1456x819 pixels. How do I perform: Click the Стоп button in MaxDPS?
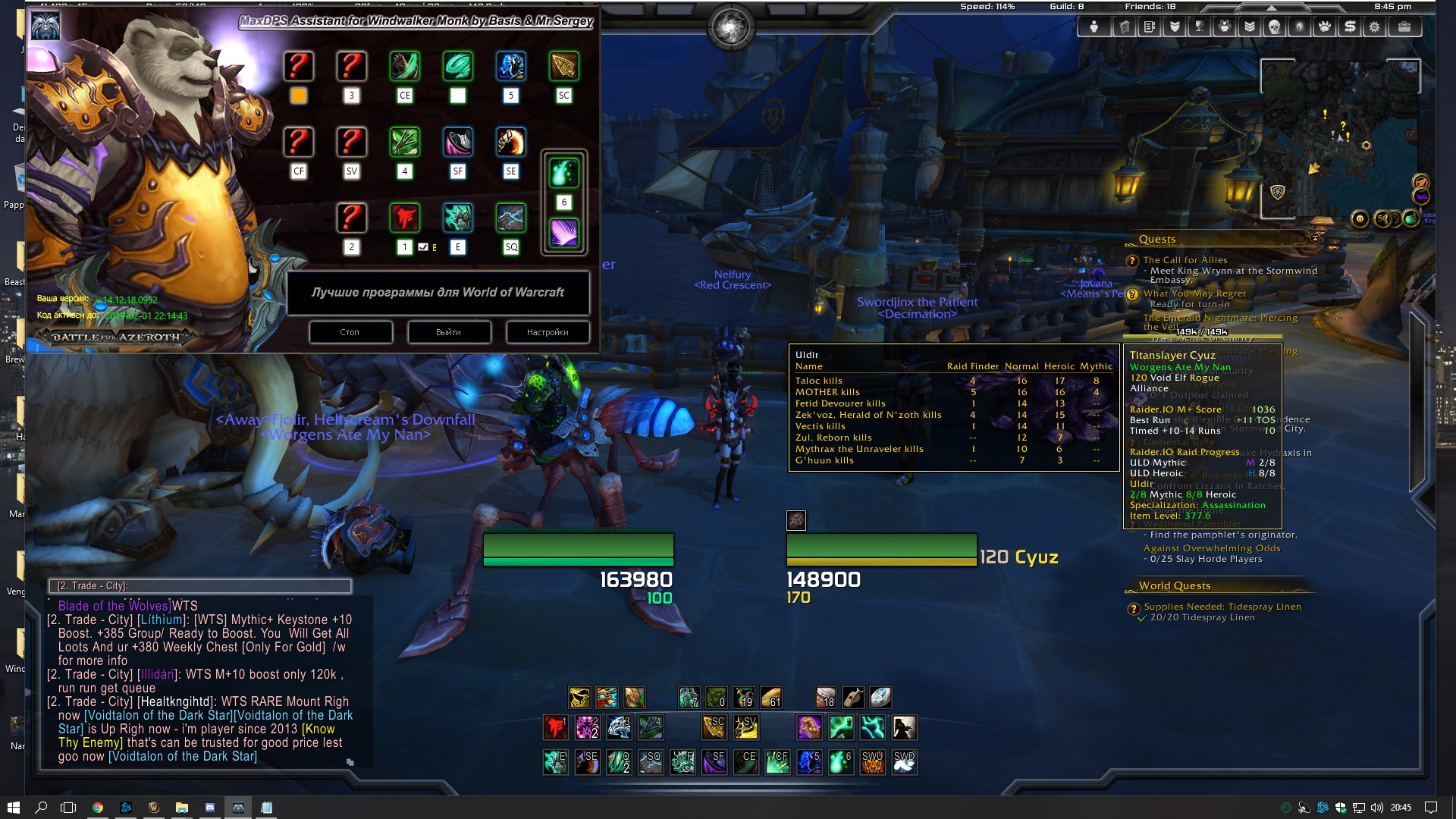(350, 332)
